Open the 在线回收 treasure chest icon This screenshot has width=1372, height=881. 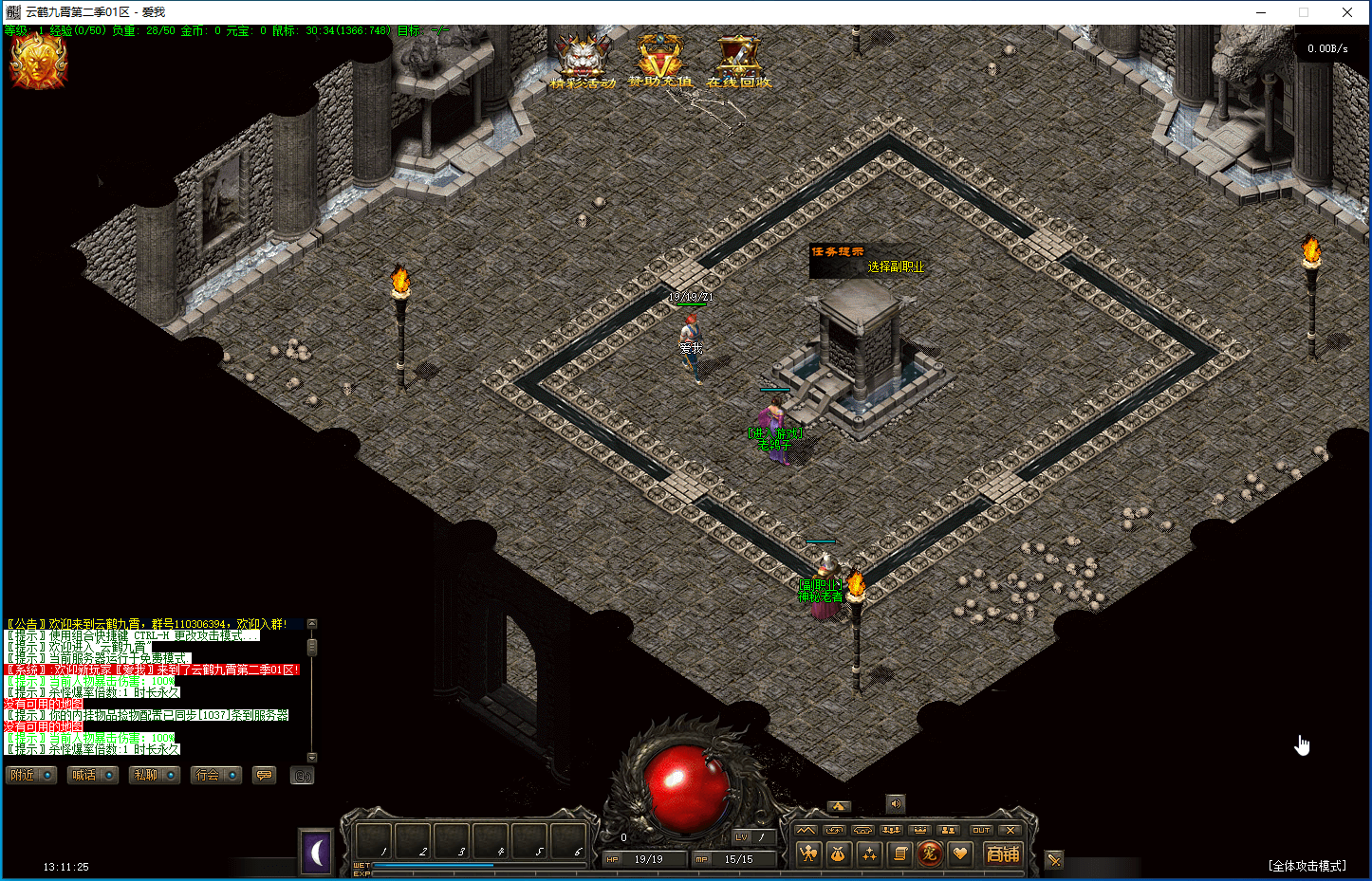click(x=738, y=60)
